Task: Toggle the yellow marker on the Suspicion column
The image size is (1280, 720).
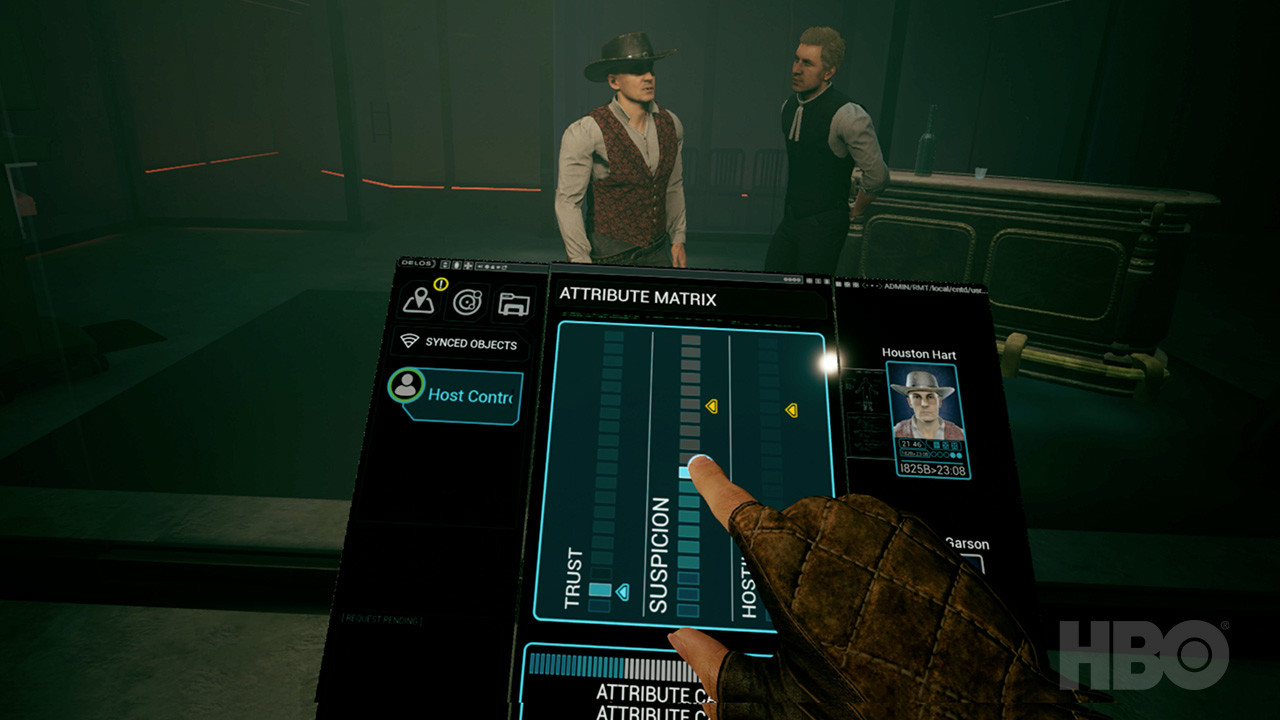Action: pos(713,407)
